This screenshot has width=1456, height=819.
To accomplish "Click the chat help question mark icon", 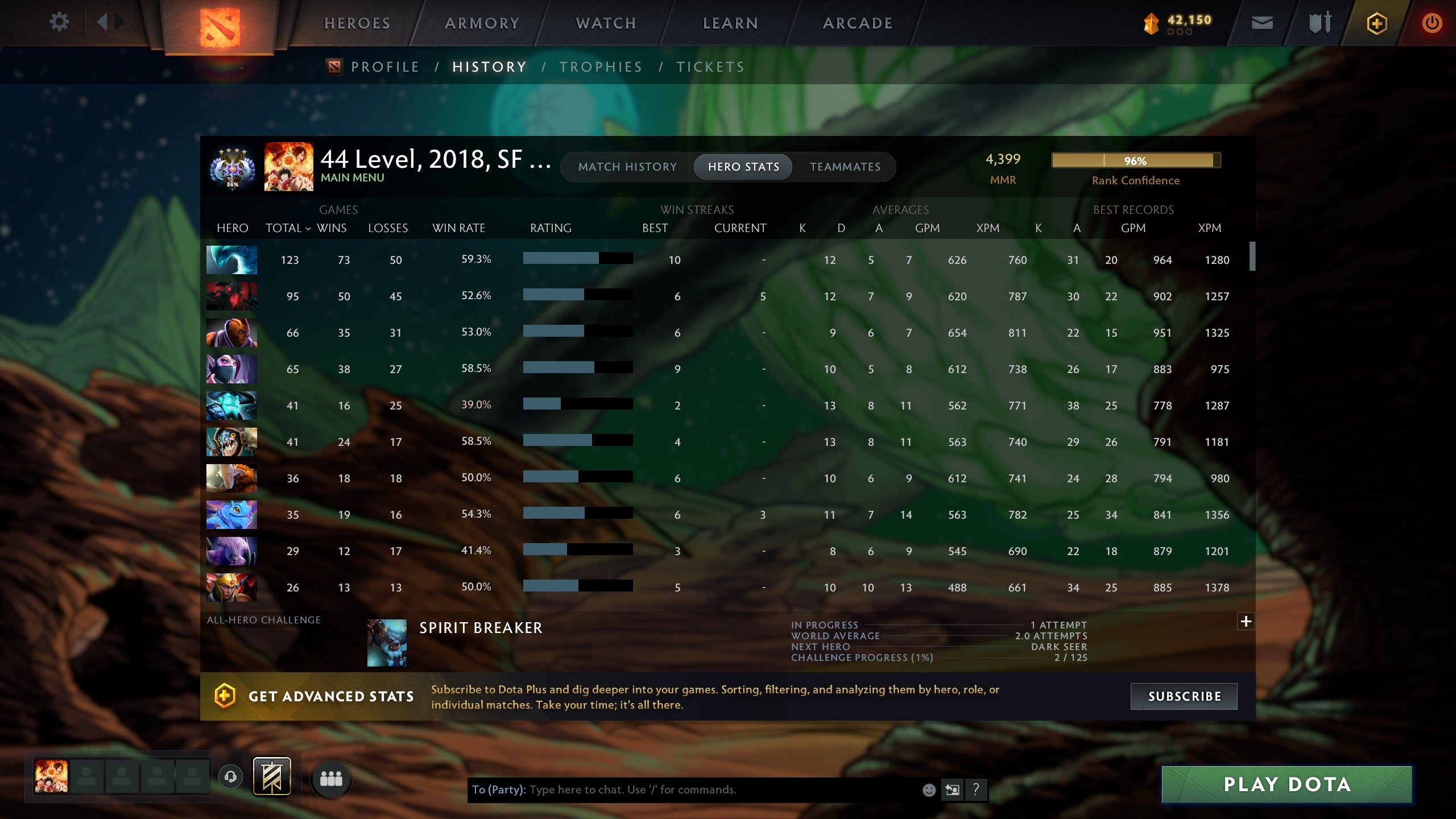I will click(x=977, y=790).
